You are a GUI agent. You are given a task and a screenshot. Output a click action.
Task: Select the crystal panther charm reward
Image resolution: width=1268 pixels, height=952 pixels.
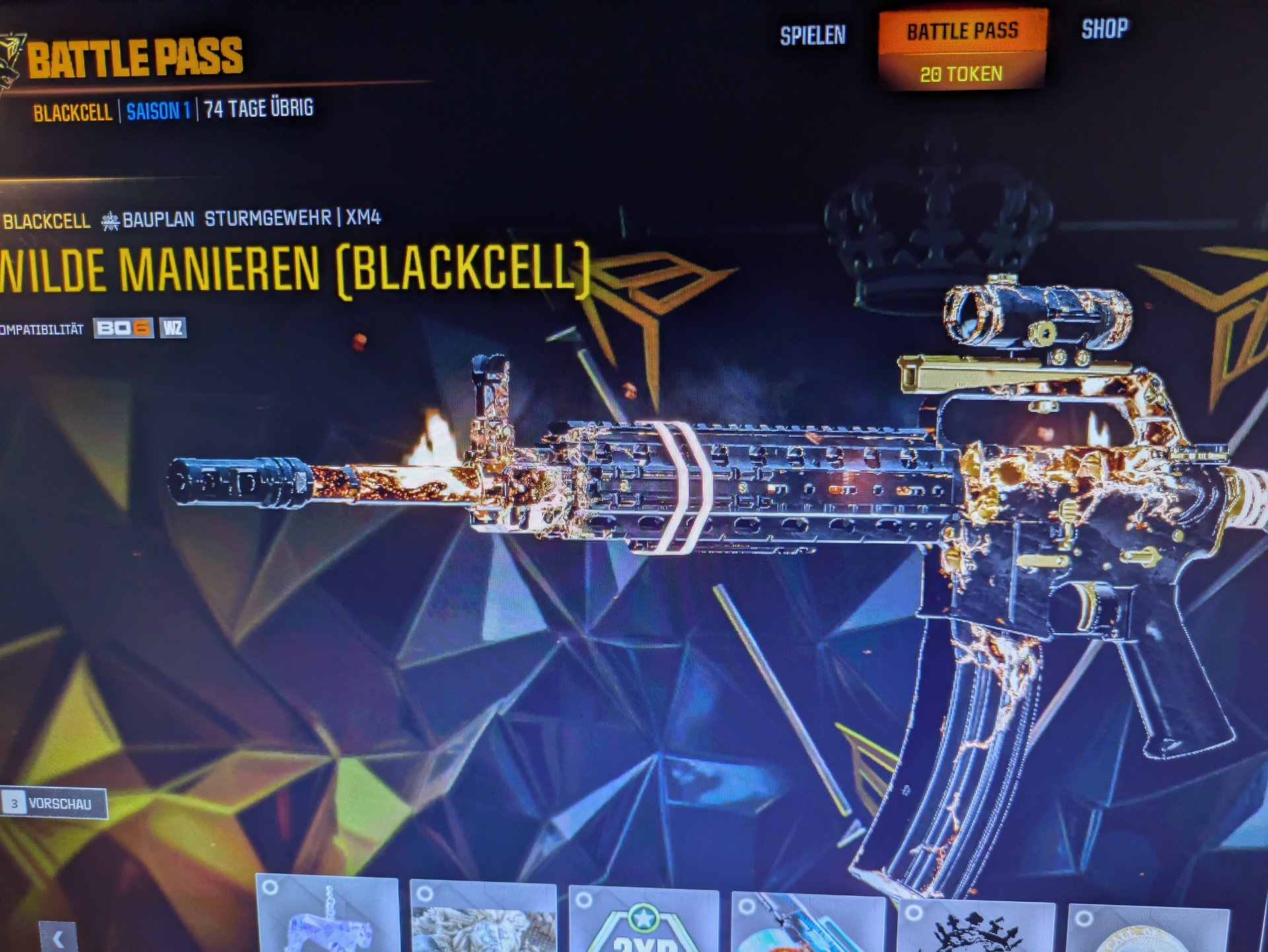[328, 916]
